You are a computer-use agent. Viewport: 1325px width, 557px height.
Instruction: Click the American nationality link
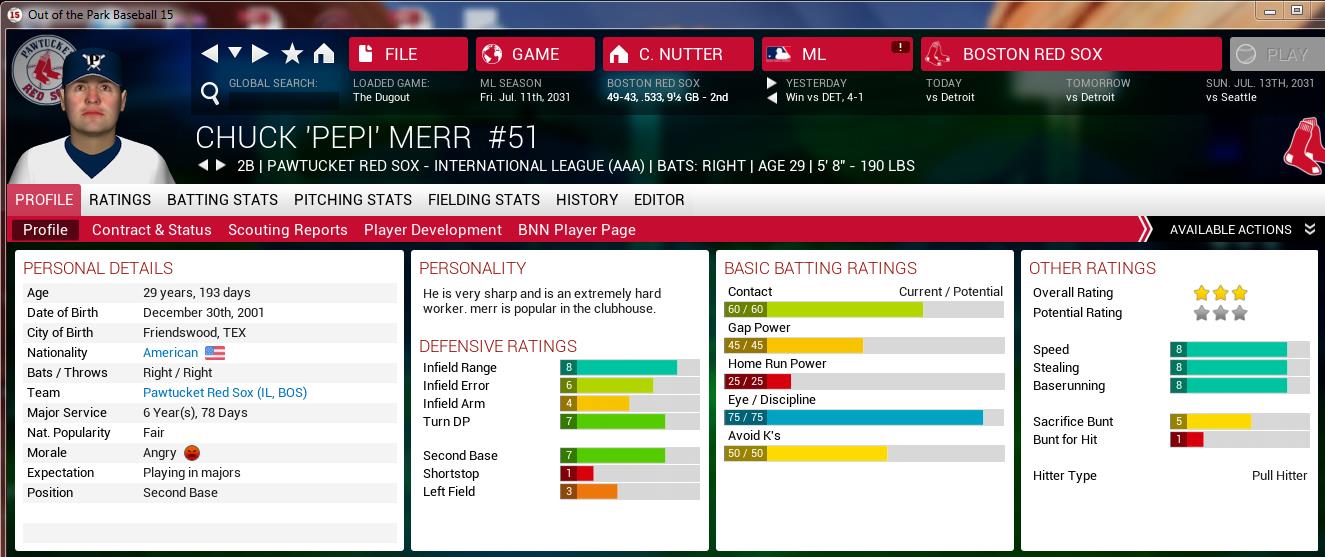coord(171,353)
